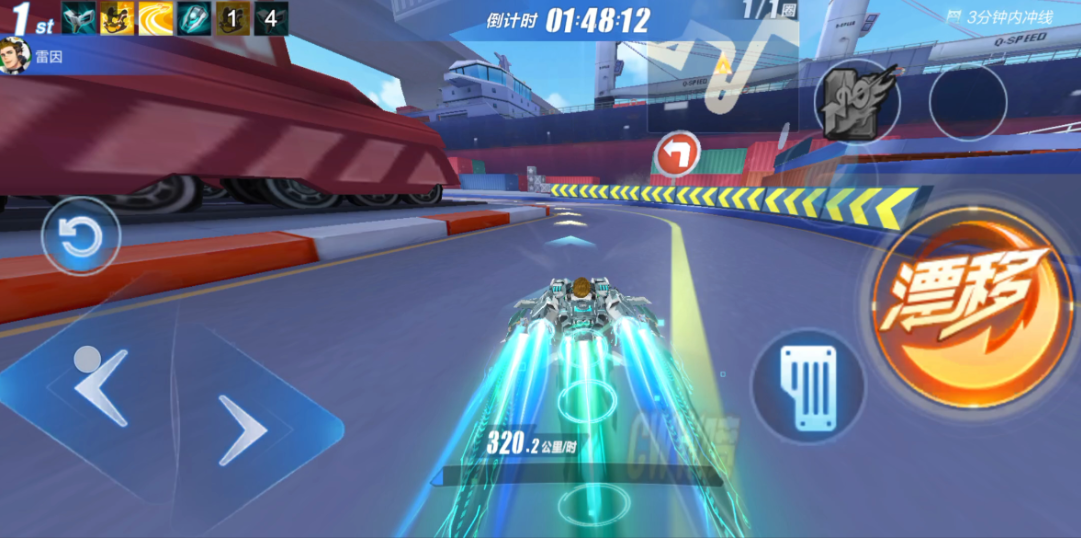This screenshot has width=1081, height=538.
Task: Hit the brake pedal button
Action: (807, 387)
